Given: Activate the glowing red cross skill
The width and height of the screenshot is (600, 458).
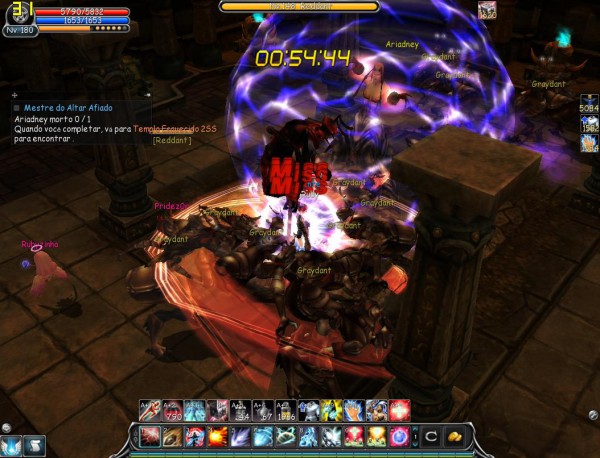Looking at the screenshot, I should [399, 409].
